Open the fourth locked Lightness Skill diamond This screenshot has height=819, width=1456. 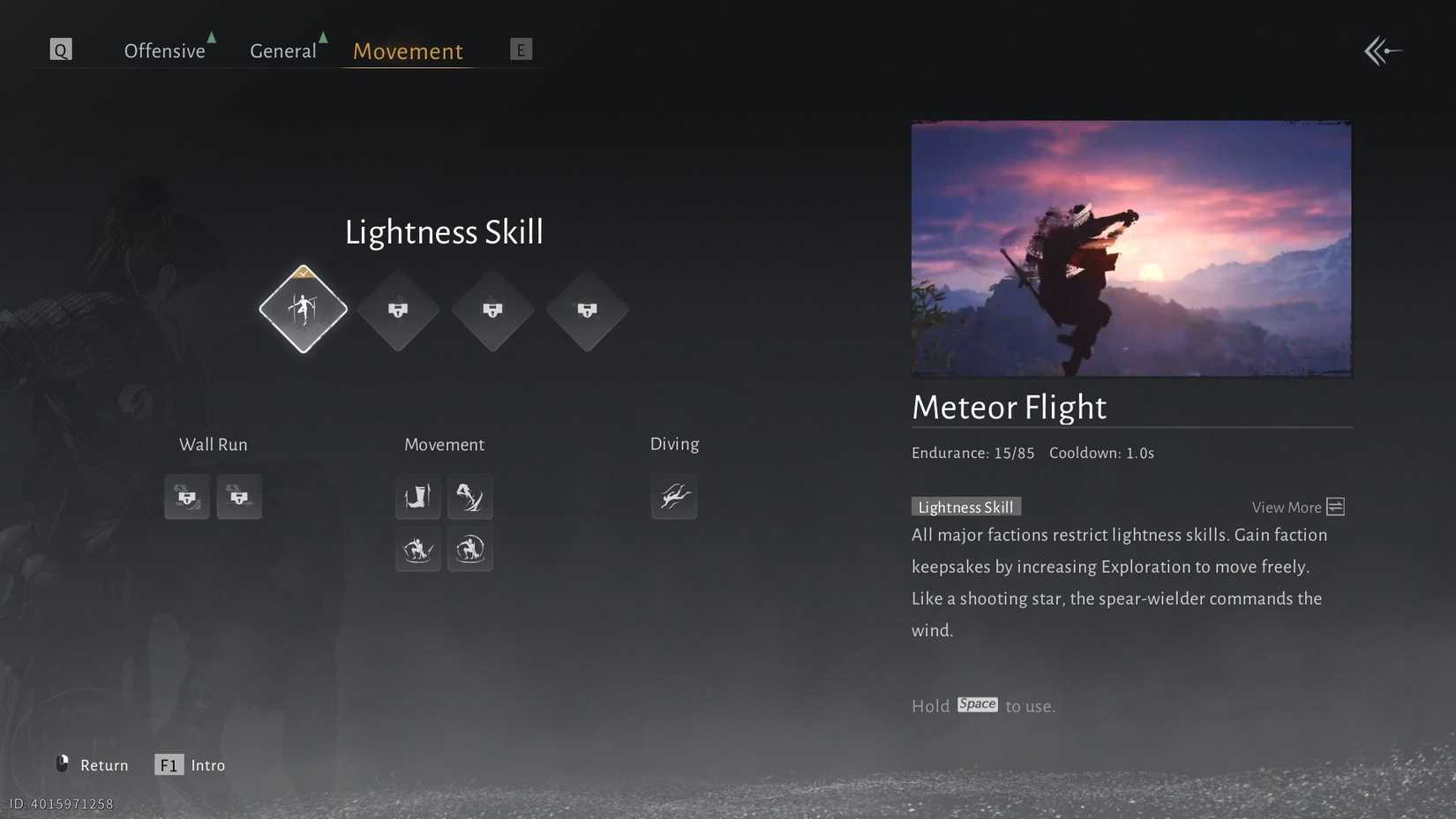point(588,309)
